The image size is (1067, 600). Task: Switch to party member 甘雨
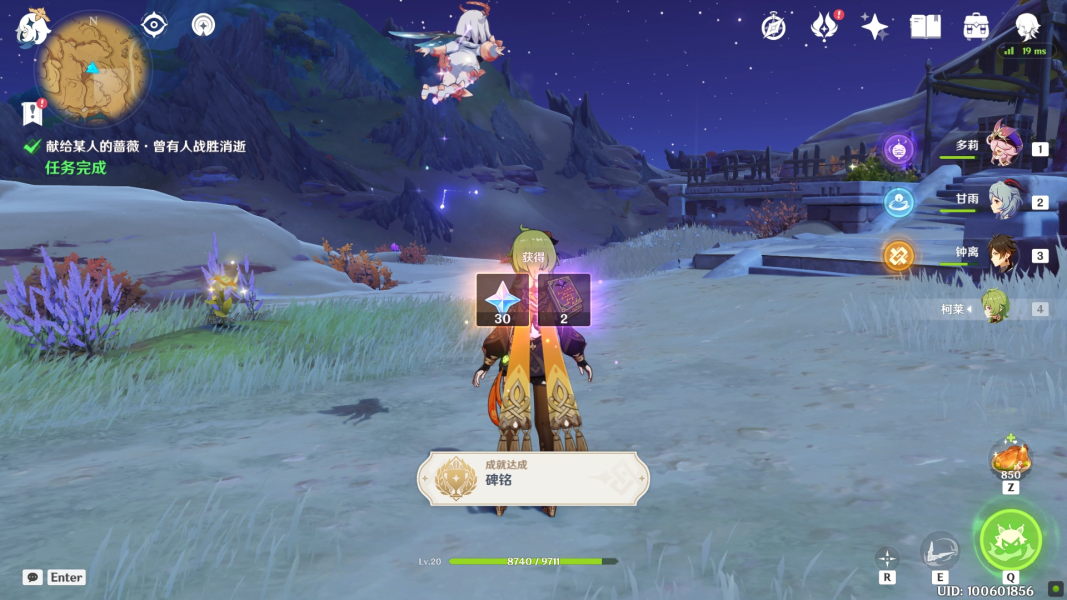[x=1001, y=201]
